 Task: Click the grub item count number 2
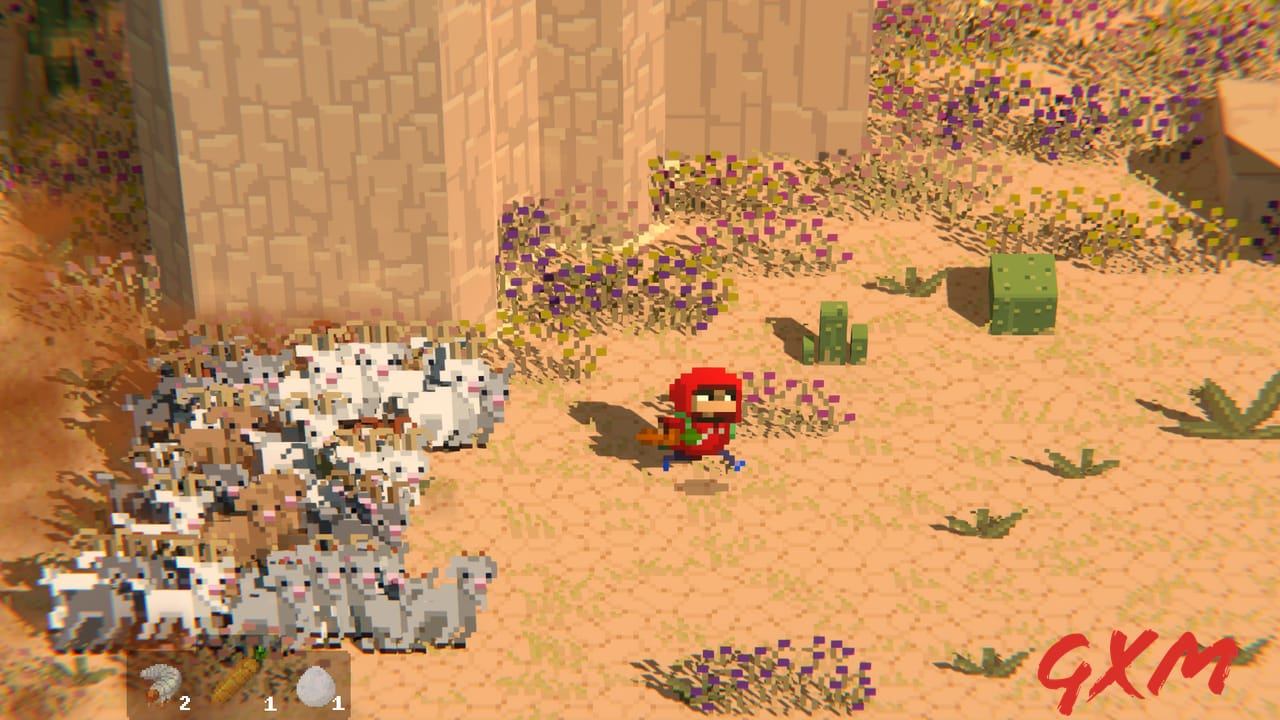(x=185, y=702)
